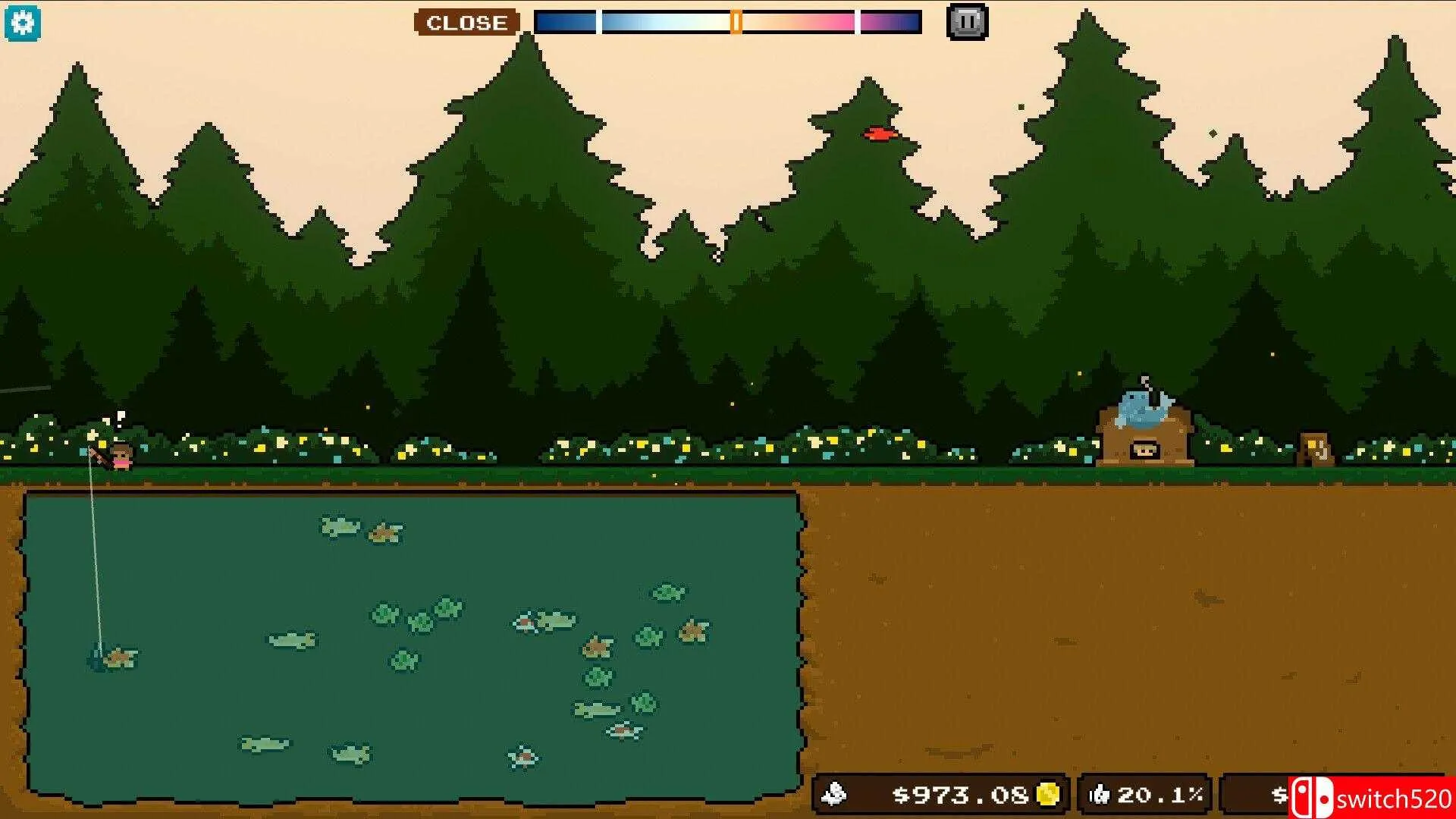This screenshot has width=1456, height=819.
Task: Click the fishing bobber underwater
Action: click(96, 654)
